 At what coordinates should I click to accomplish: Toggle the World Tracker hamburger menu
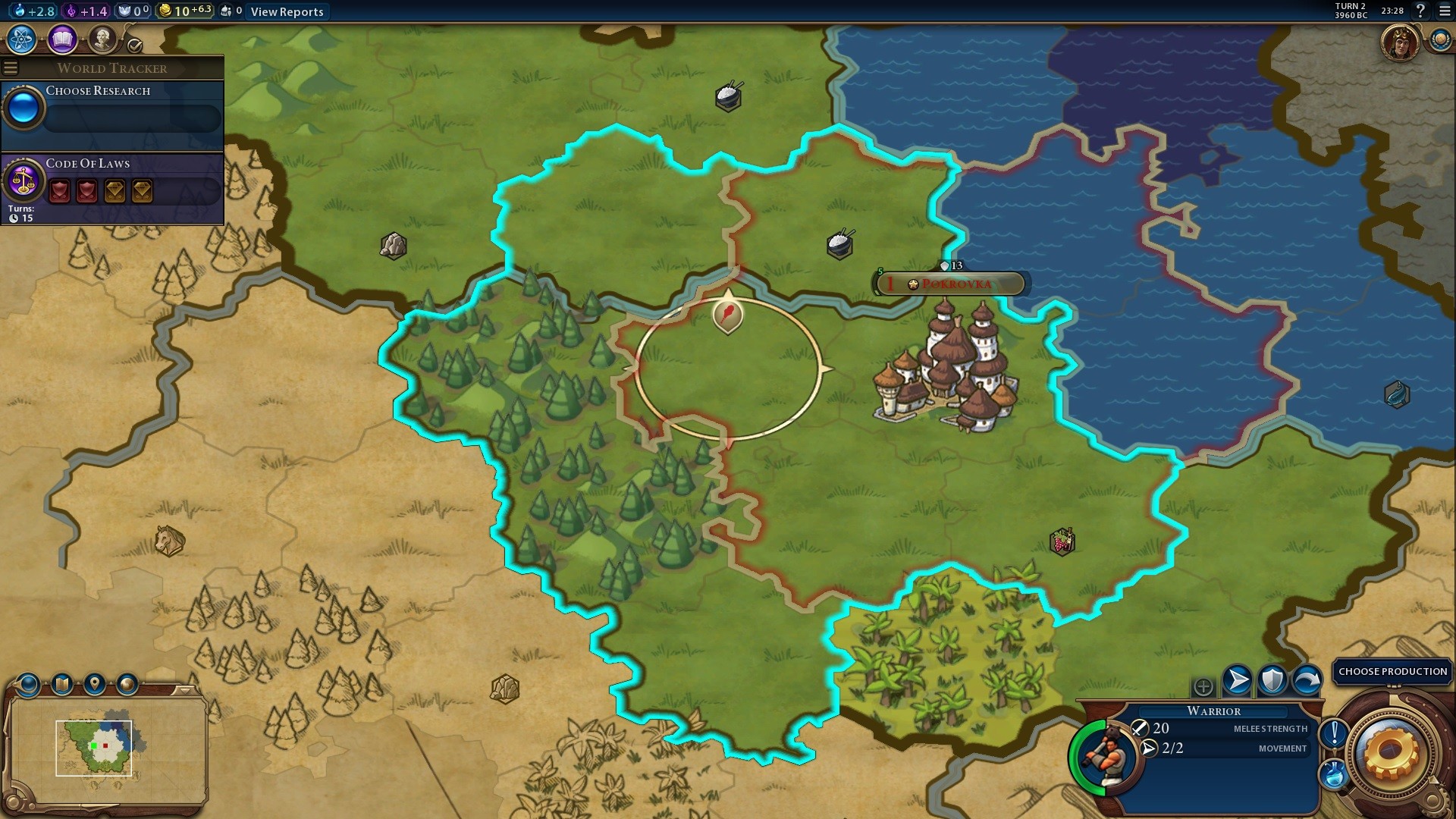11,68
